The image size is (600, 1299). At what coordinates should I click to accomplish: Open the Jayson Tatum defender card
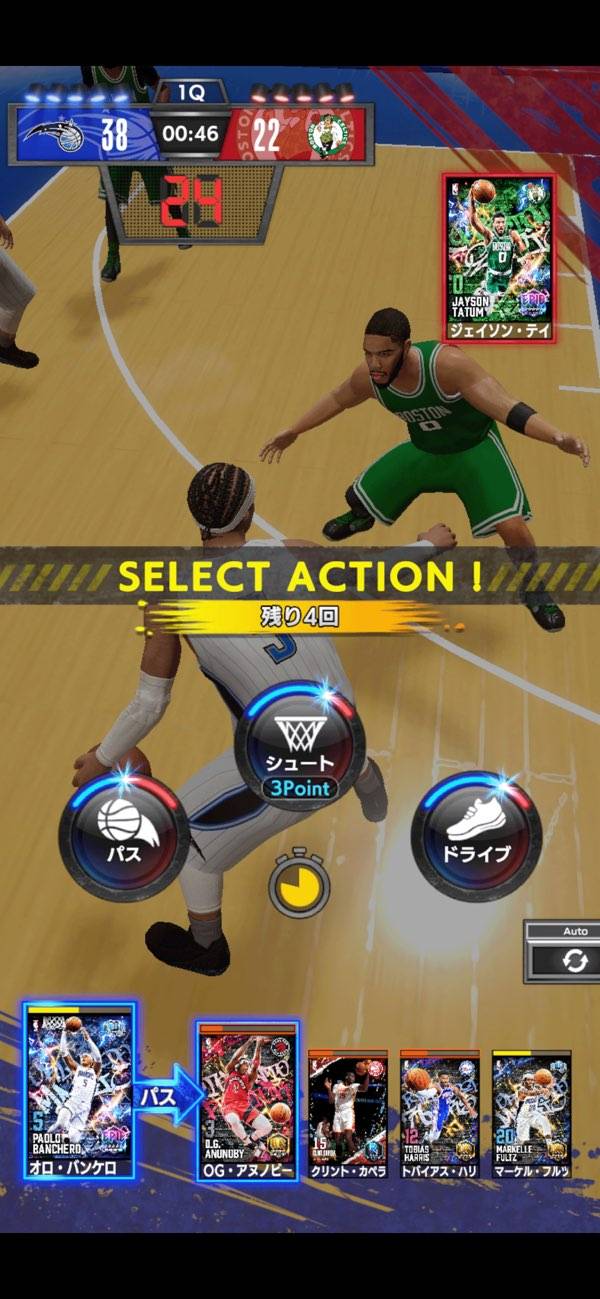point(499,258)
